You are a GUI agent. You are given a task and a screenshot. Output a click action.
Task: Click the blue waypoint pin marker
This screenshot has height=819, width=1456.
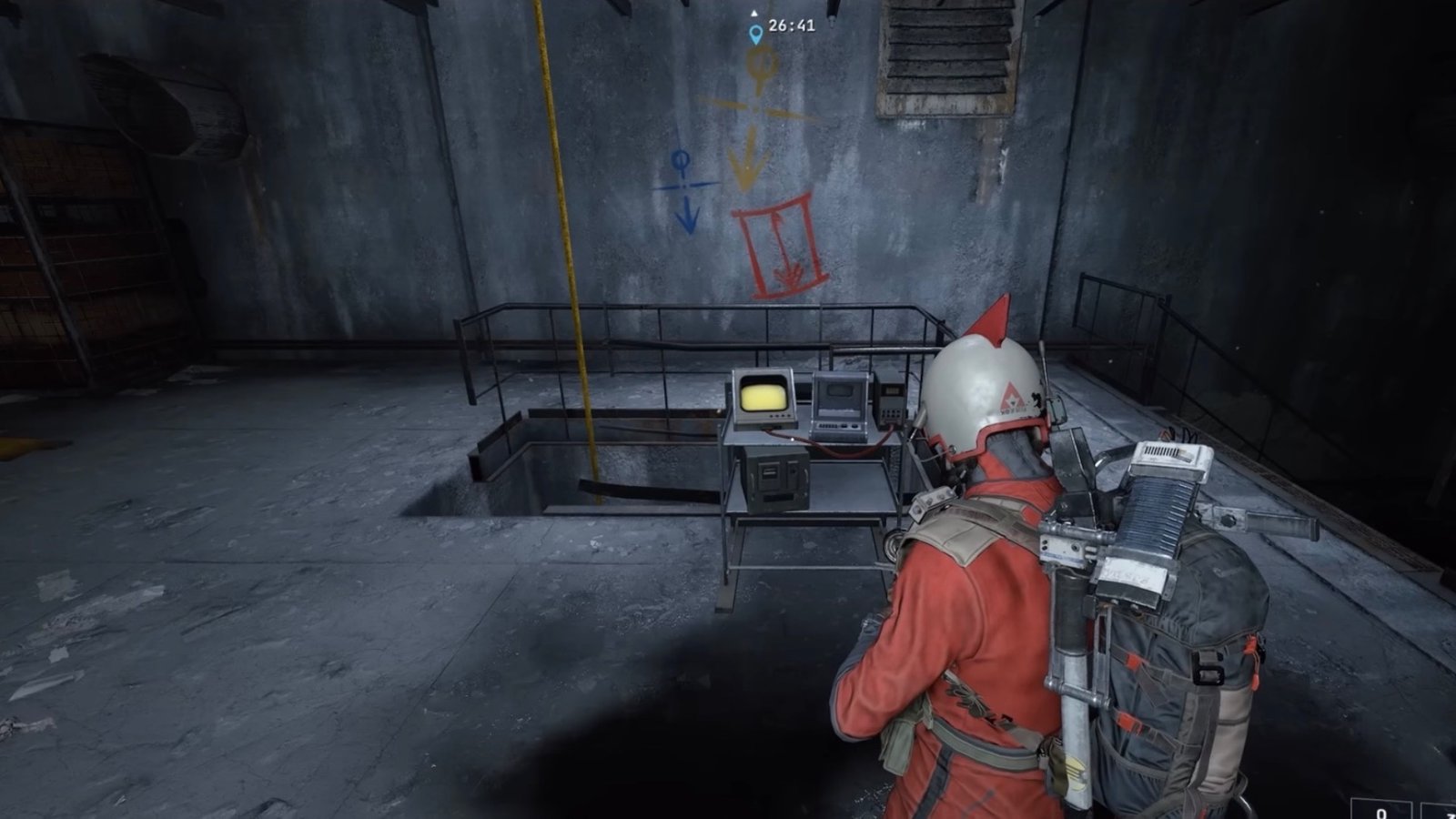[x=755, y=35]
